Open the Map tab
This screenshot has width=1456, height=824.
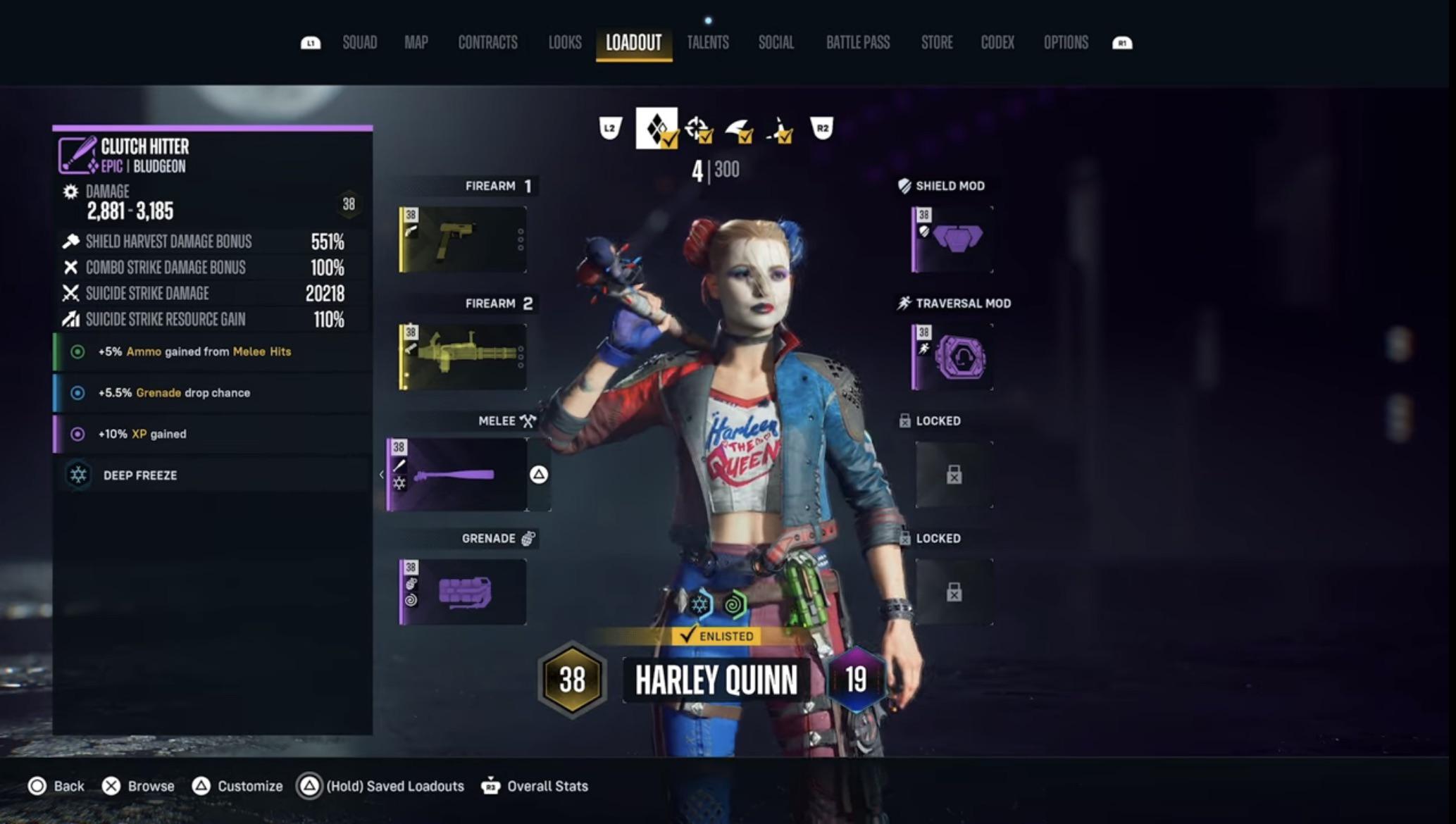tap(416, 42)
